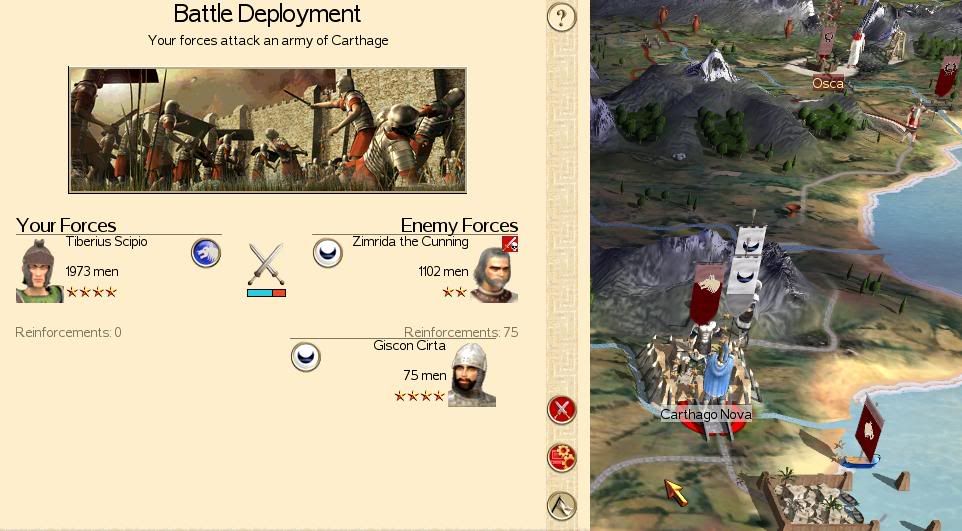The width and height of the screenshot is (962, 531).
Task: Open the question mark help button
Action: tap(562, 17)
